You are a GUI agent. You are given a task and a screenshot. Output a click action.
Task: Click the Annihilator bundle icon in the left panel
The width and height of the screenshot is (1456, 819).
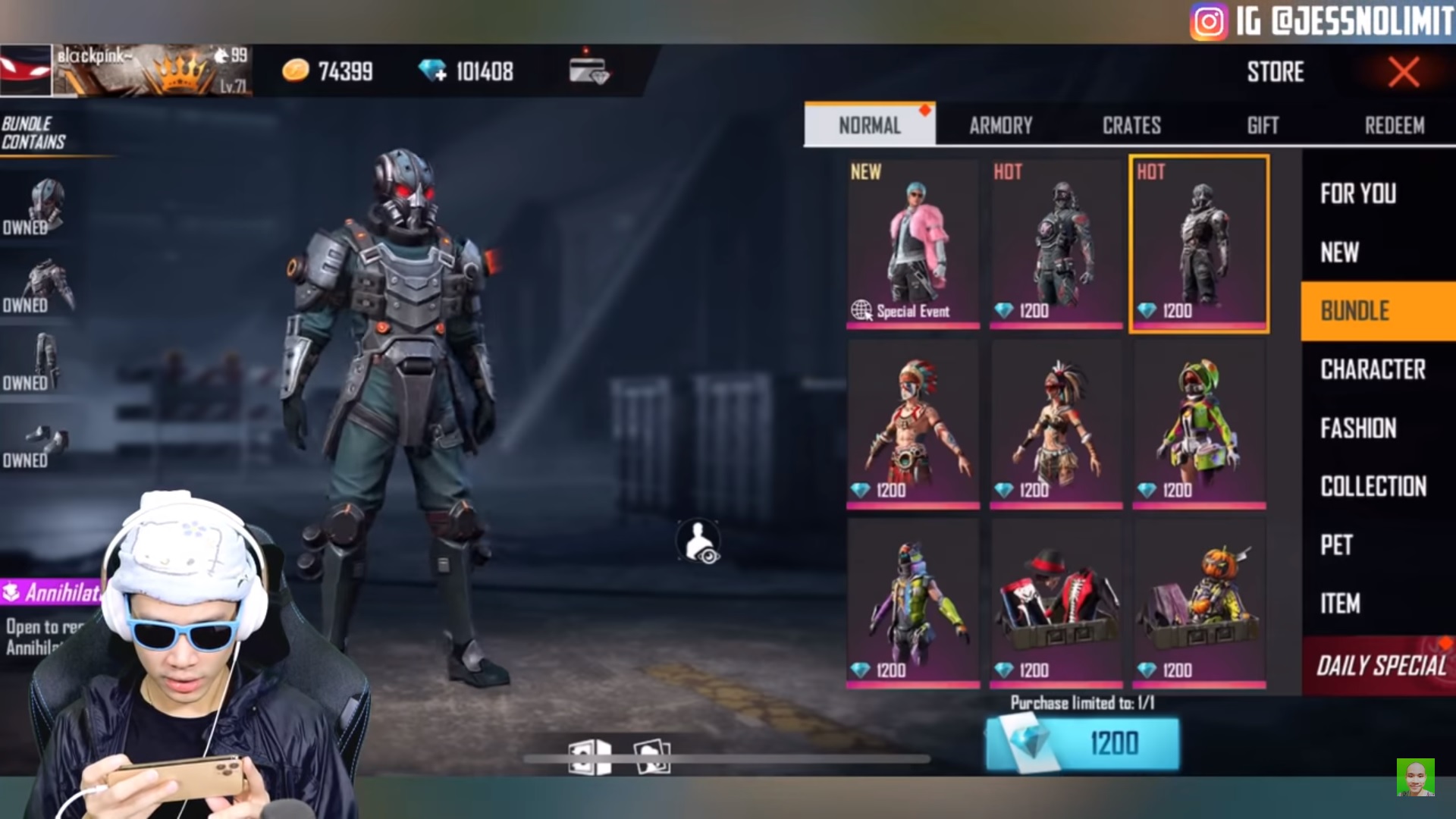[11, 592]
